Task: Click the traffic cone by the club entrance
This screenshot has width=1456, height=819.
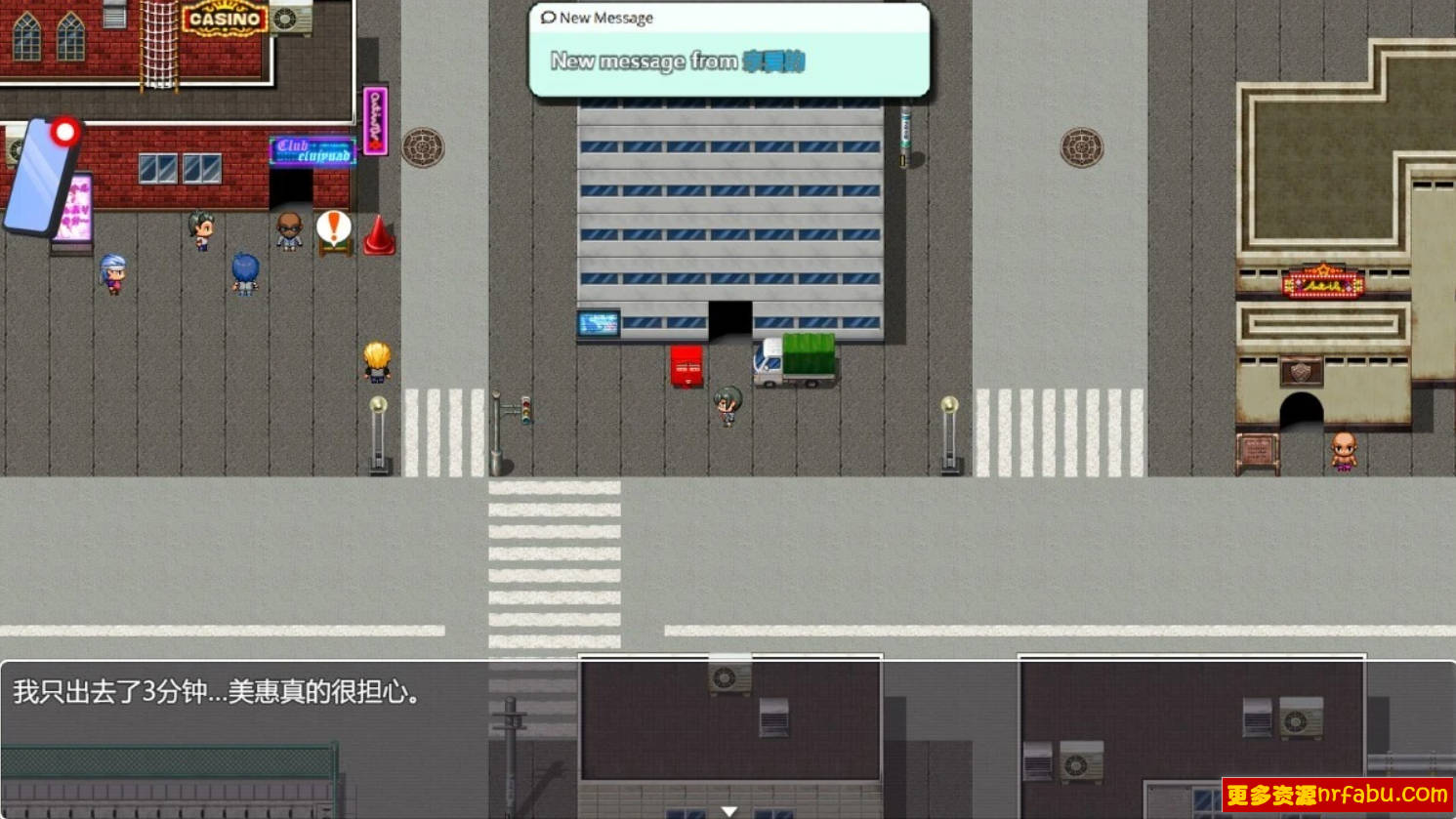Action: tap(379, 237)
